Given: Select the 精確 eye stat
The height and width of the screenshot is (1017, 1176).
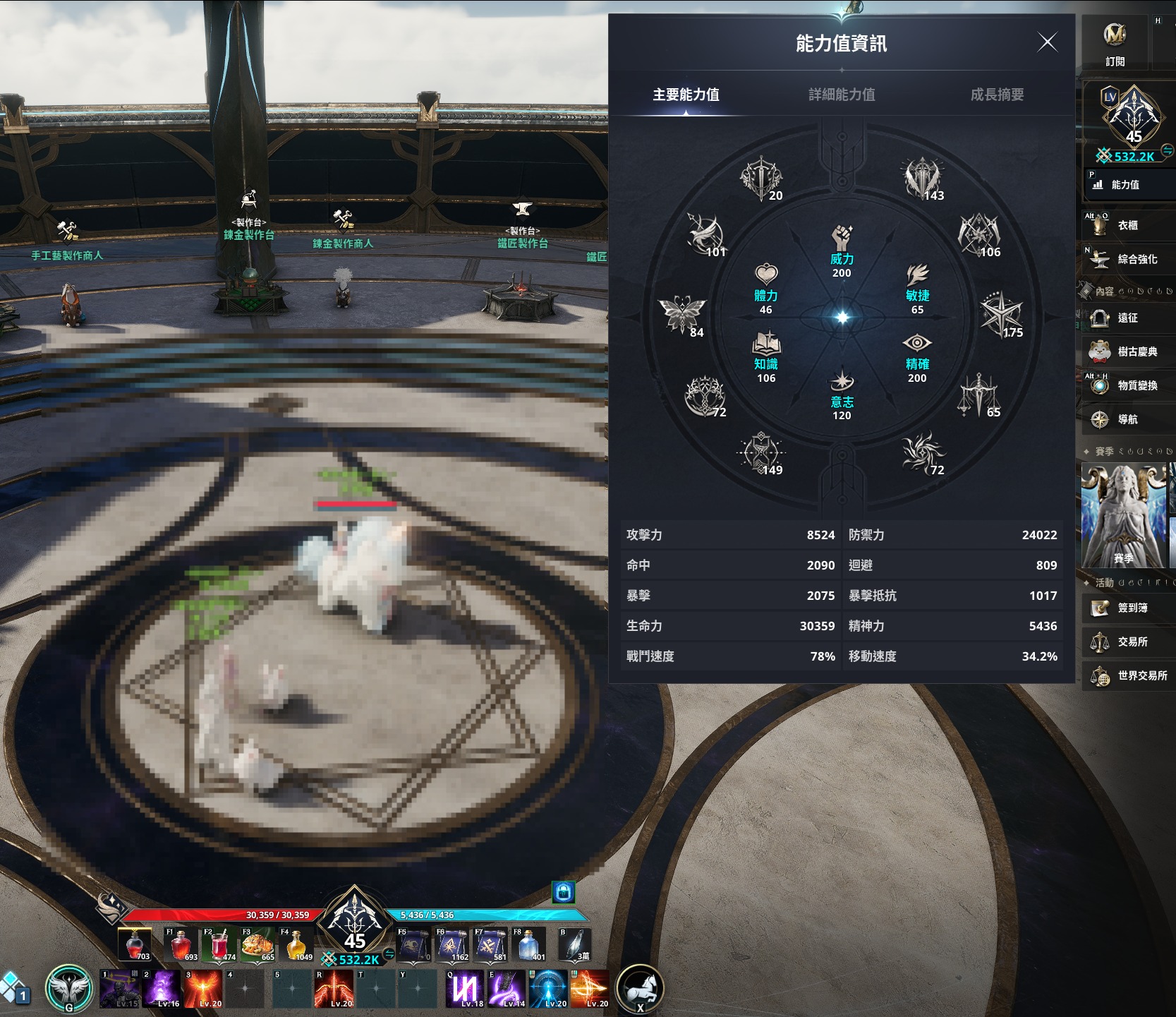Looking at the screenshot, I should [x=917, y=344].
